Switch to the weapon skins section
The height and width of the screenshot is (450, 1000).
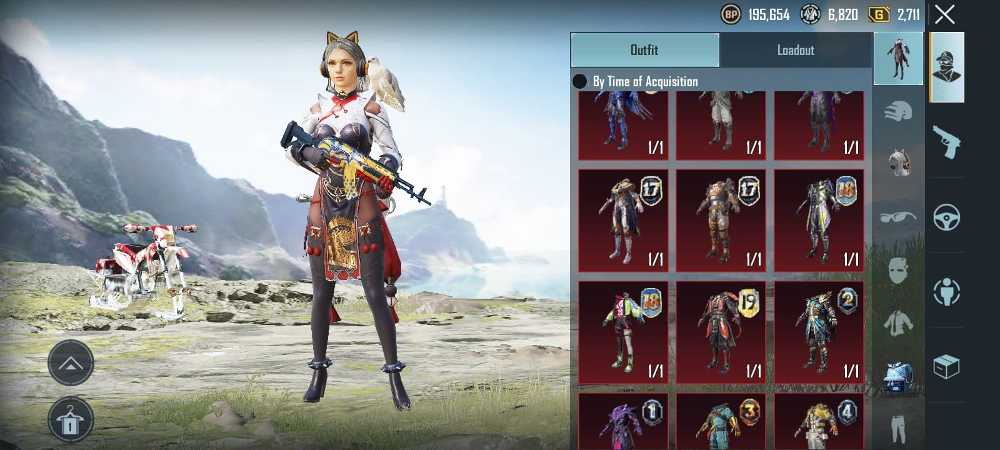click(946, 141)
